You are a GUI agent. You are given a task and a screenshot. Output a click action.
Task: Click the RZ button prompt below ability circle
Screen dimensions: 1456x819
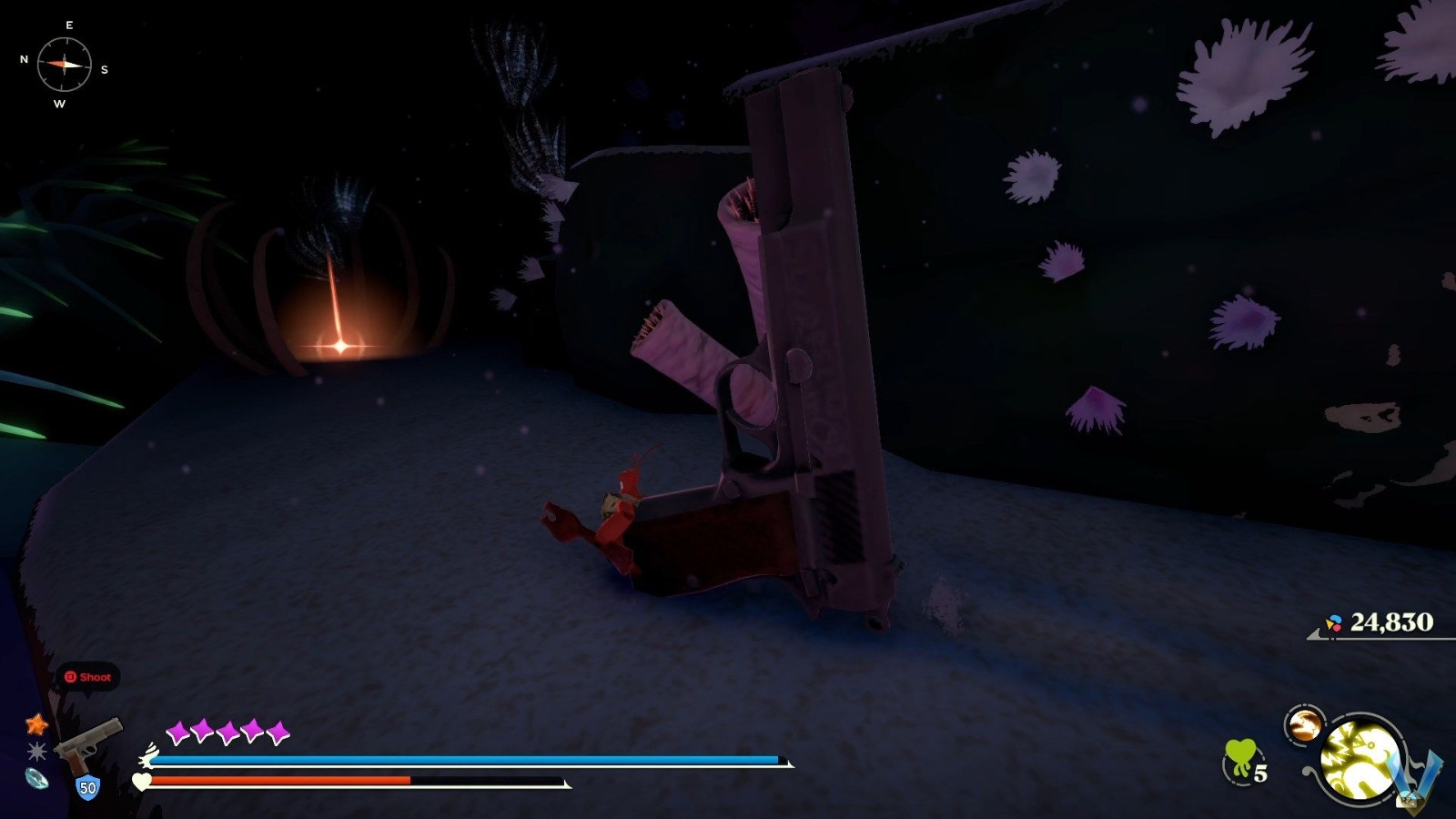[1409, 802]
